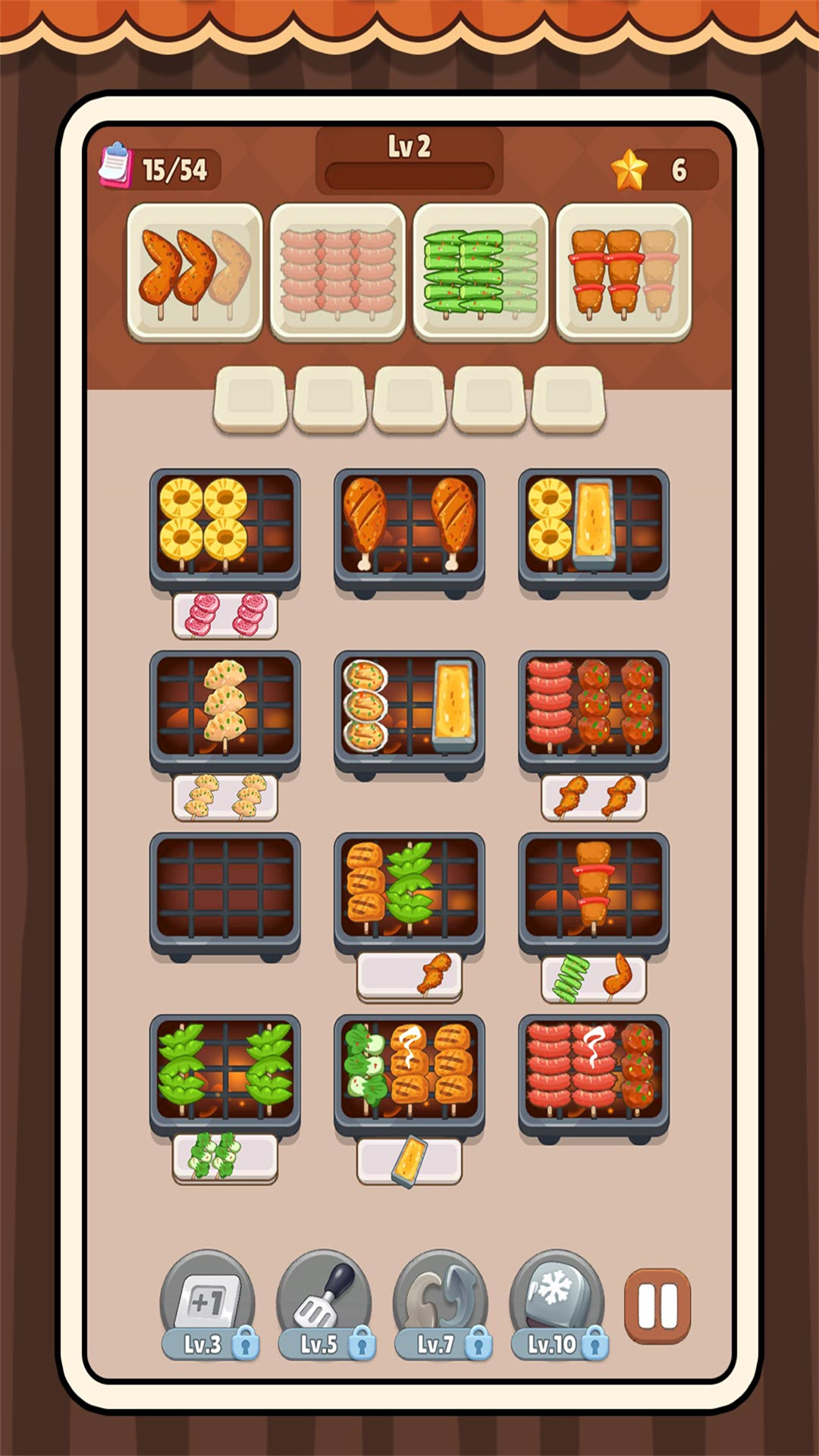This screenshot has width=819, height=1456.
Task: Pick the red-banded meat skewer order tray
Action: tap(623, 271)
